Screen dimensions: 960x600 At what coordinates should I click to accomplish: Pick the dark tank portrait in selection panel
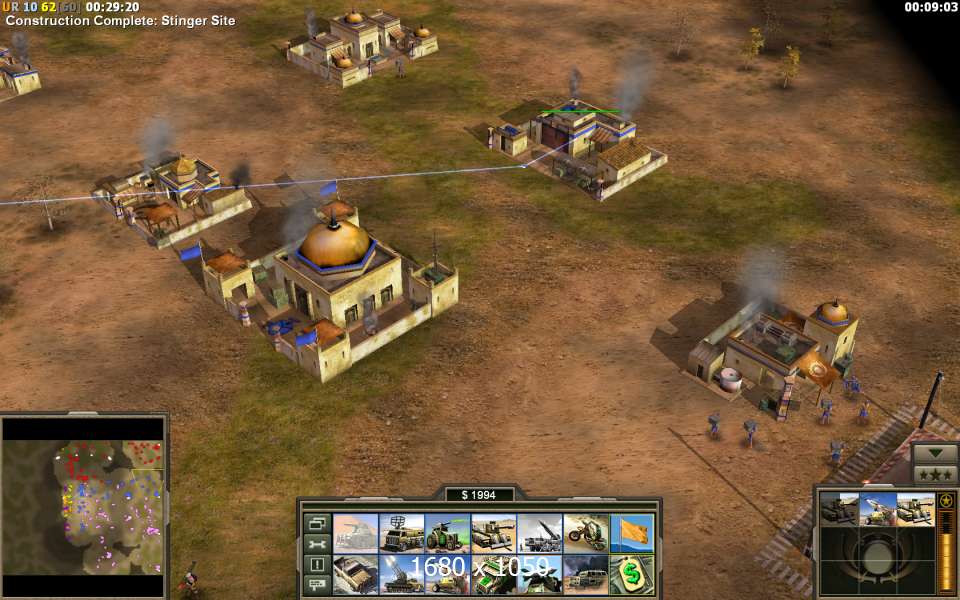pyautogui.click(x=840, y=509)
